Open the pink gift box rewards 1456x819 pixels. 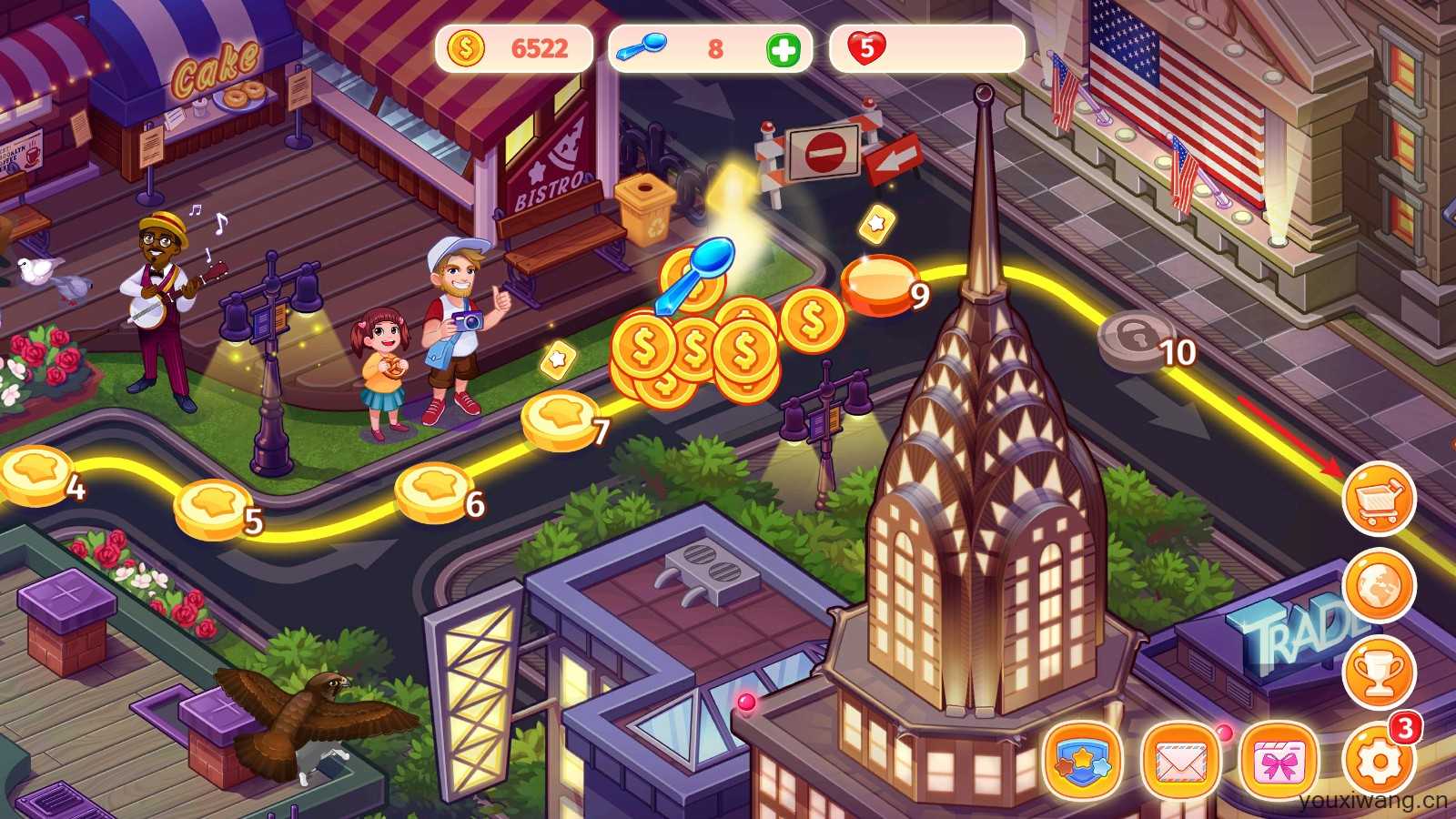[x=1279, y=761]
